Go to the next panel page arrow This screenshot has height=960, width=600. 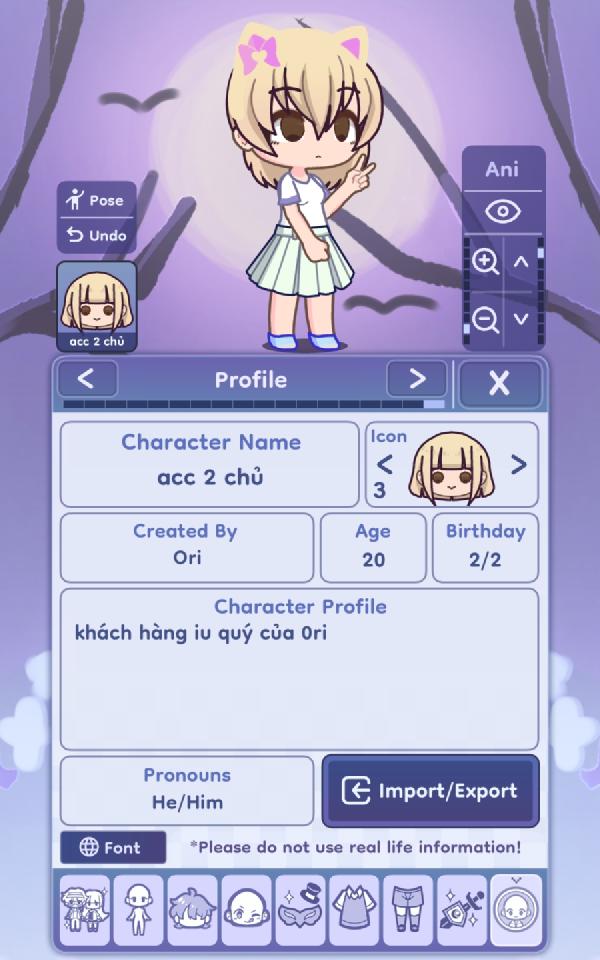tap(417, 380)
